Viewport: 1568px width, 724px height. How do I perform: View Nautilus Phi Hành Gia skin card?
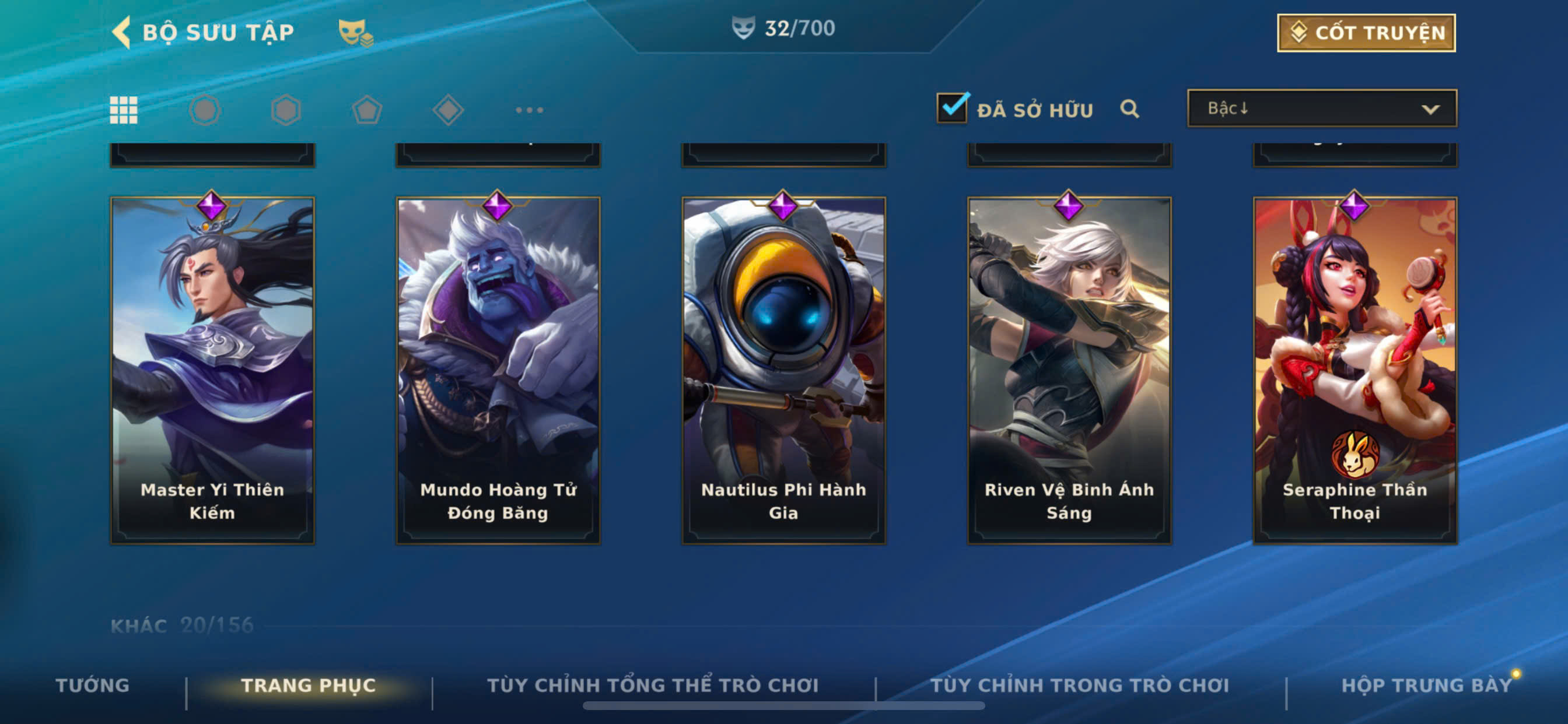(x=783, y=370)
